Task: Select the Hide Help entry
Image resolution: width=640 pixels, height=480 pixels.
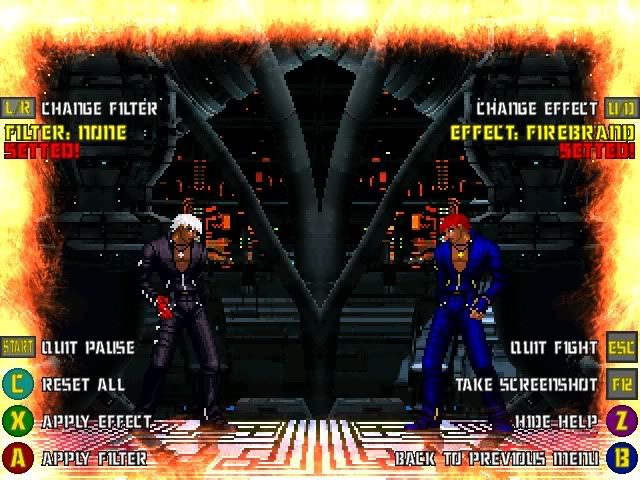Action: (558, 422)
